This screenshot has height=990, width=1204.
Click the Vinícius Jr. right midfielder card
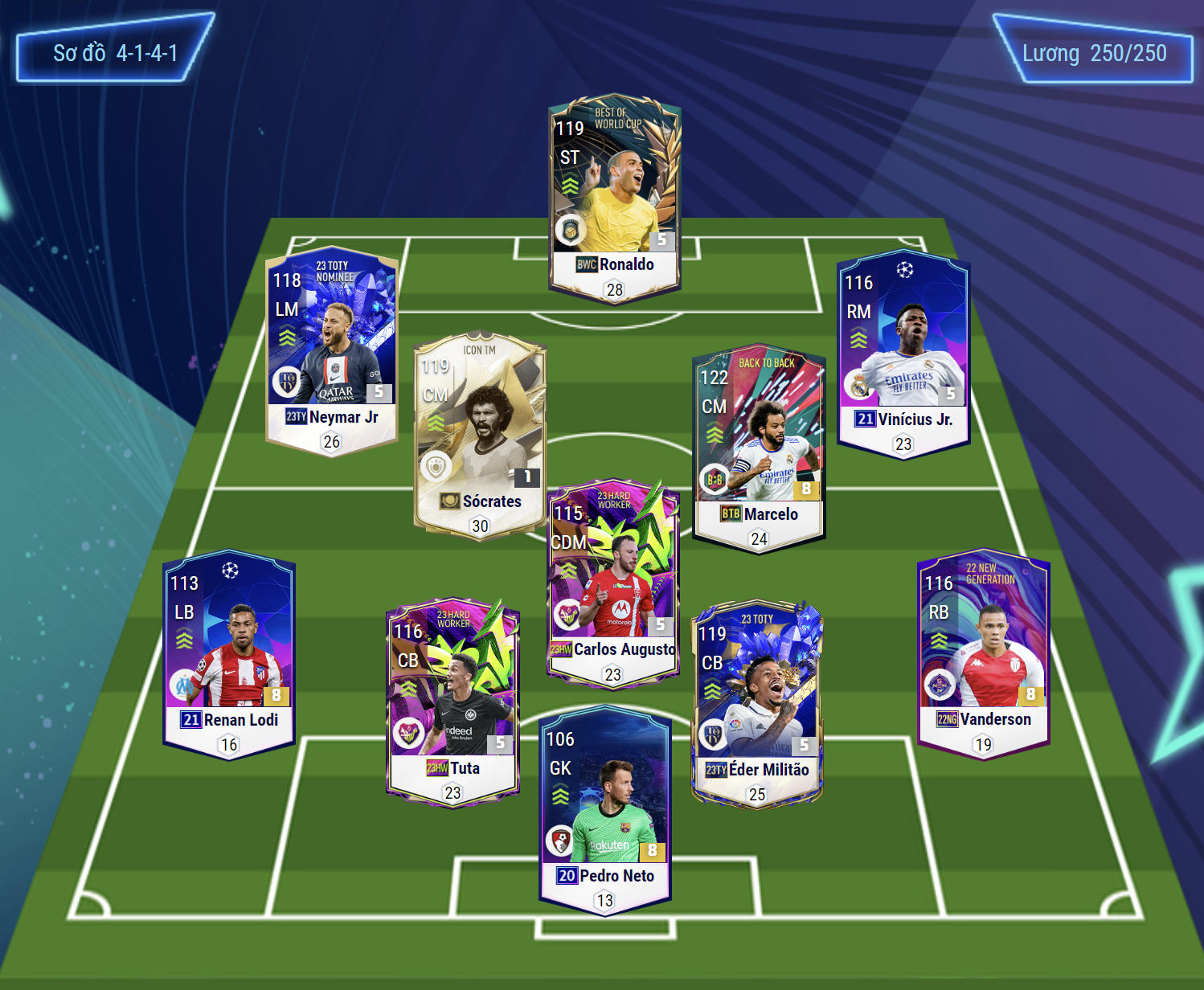click(x=903, y=354)
